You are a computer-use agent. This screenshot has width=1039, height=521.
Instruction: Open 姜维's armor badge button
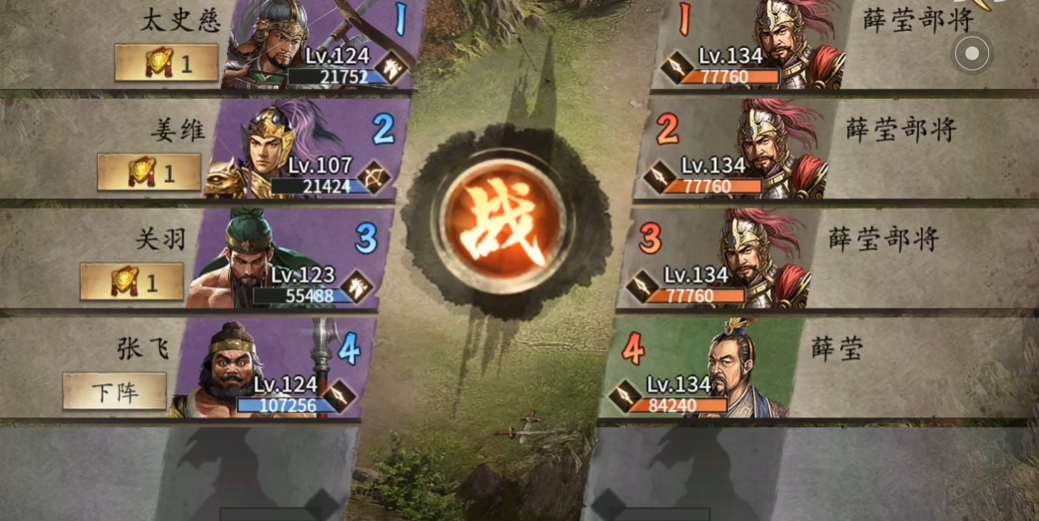coord(149,173)
